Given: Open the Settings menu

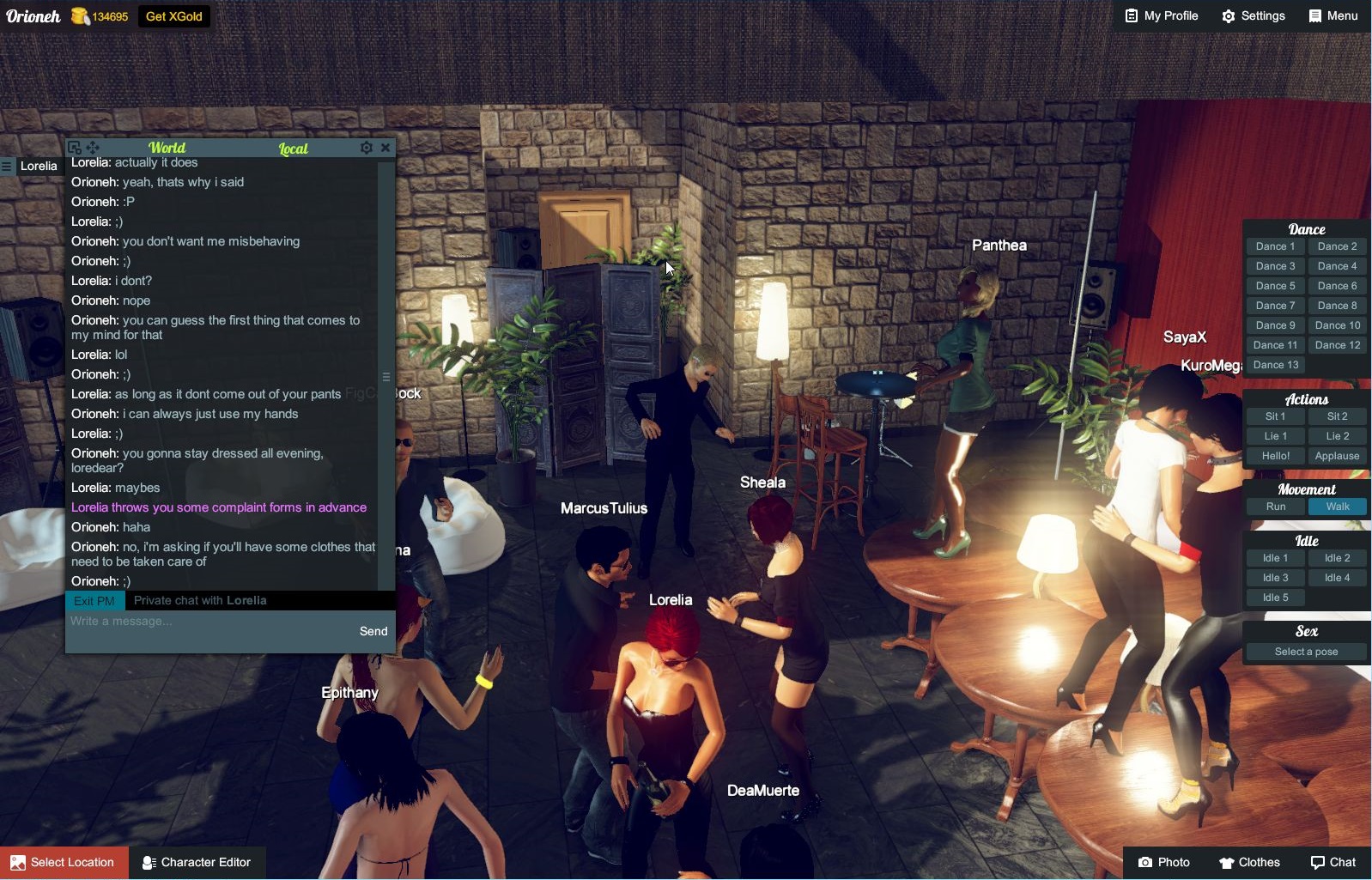Looking at the screenshot, I should [1253, 15].
